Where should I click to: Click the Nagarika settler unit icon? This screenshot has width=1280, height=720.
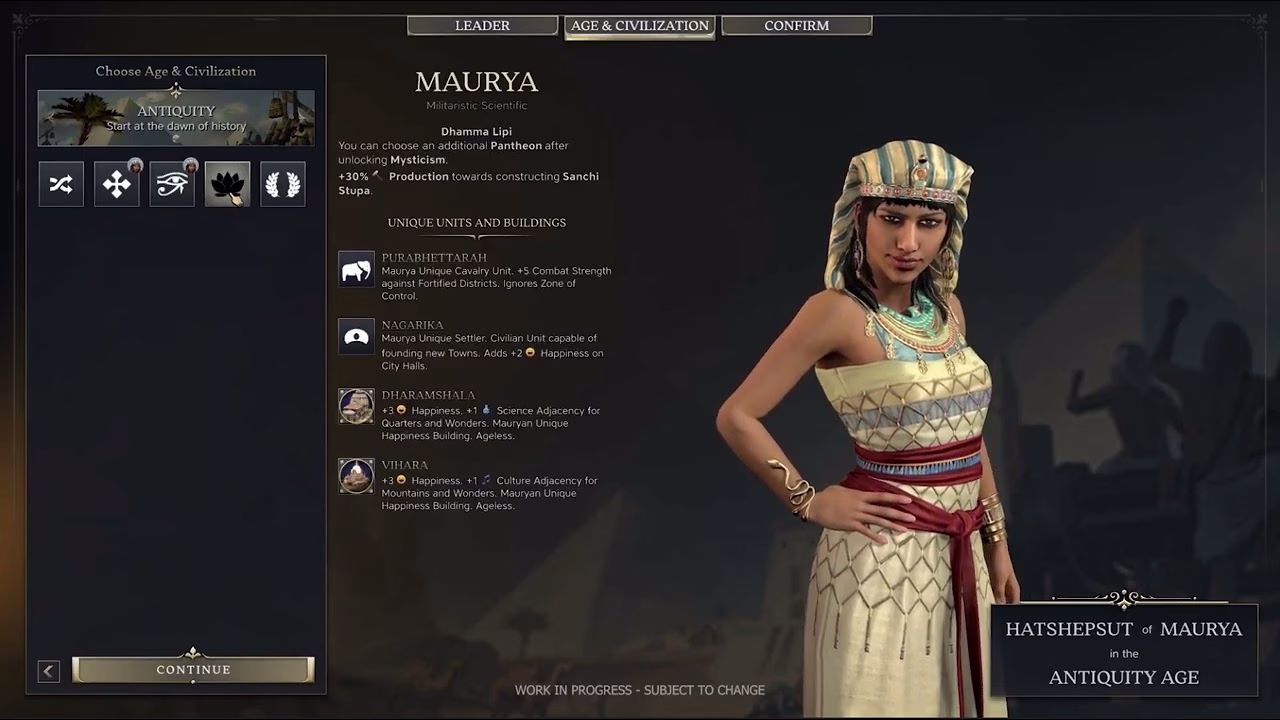click(356, 337)
